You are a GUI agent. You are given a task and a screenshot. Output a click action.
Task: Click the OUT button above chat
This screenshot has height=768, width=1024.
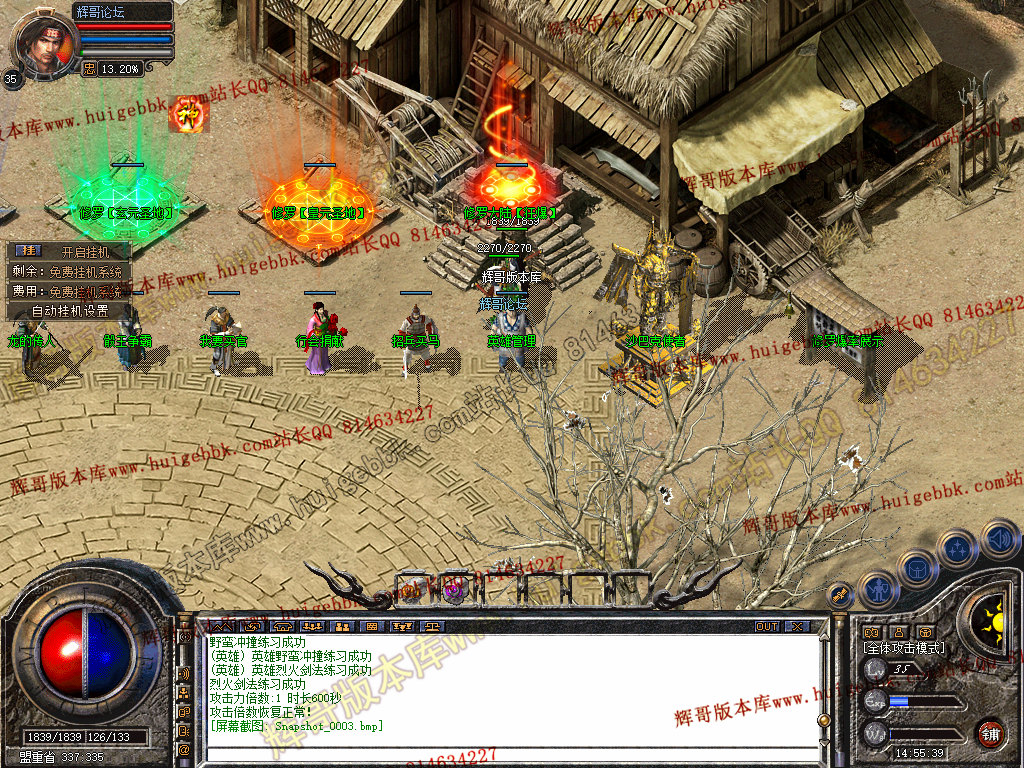click(767, 627)
